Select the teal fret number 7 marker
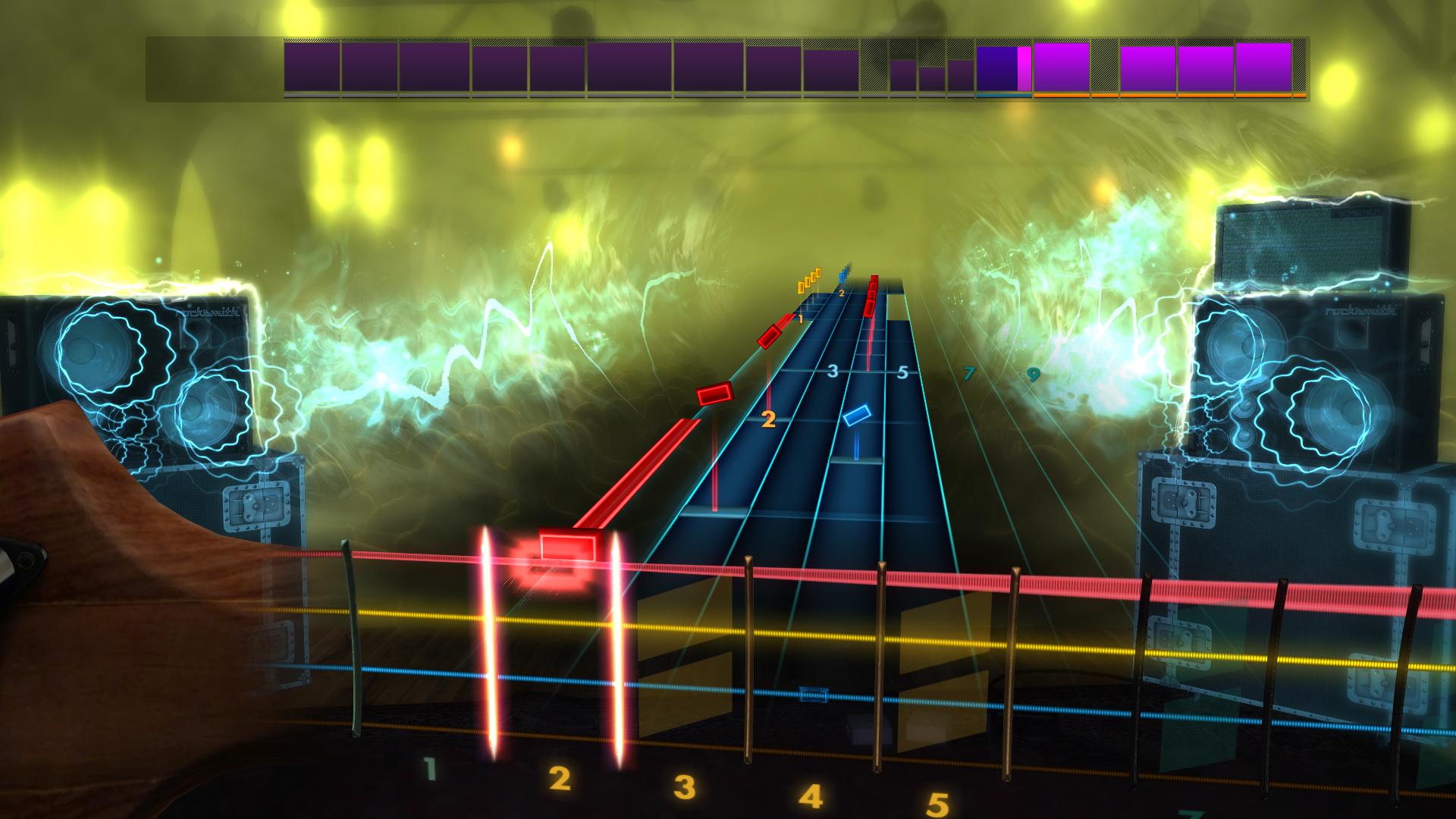This screenshot has height=819, width=1456. click(968, 372)
